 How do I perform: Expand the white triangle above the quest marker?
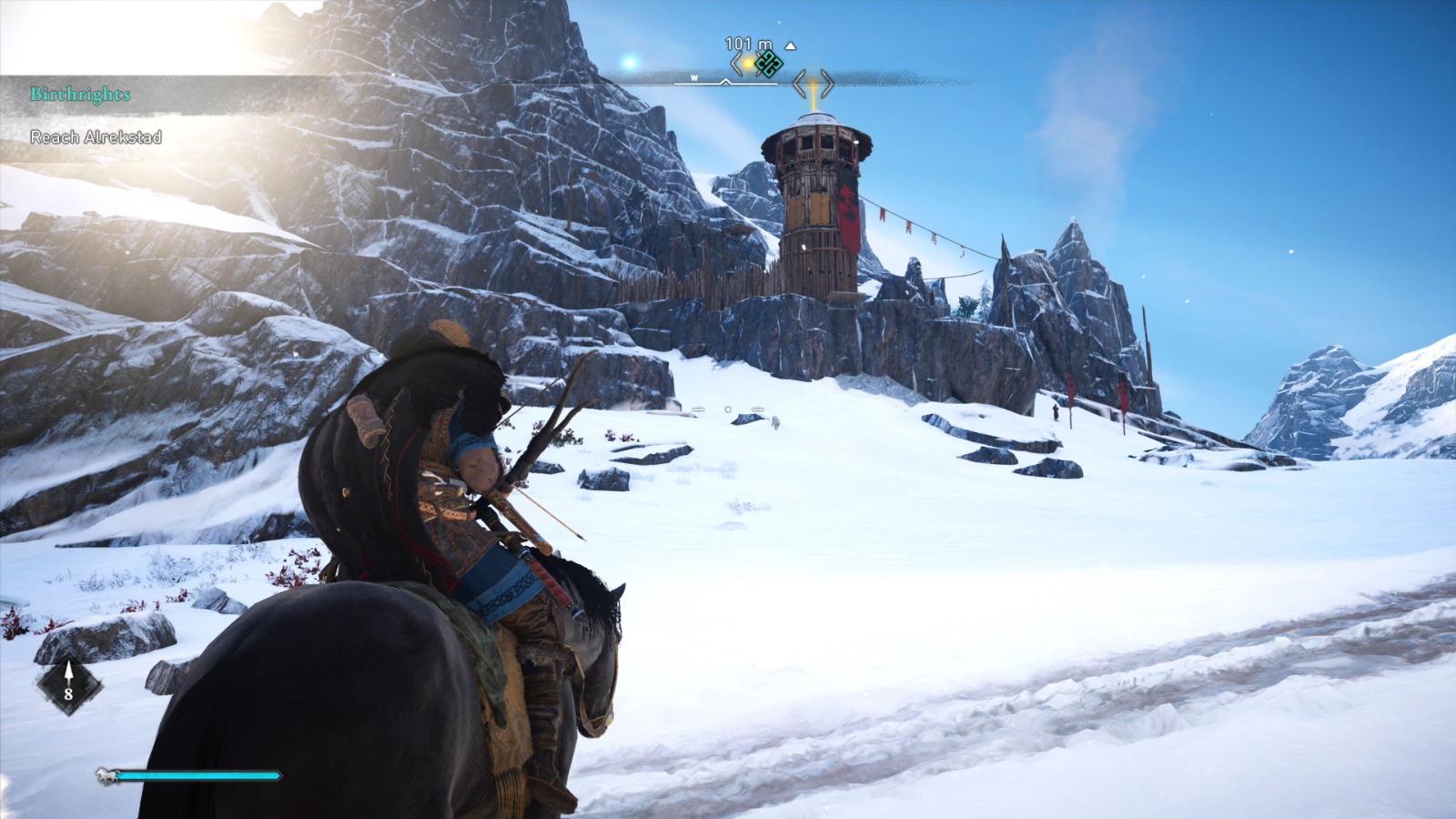[x=791, y=46]
